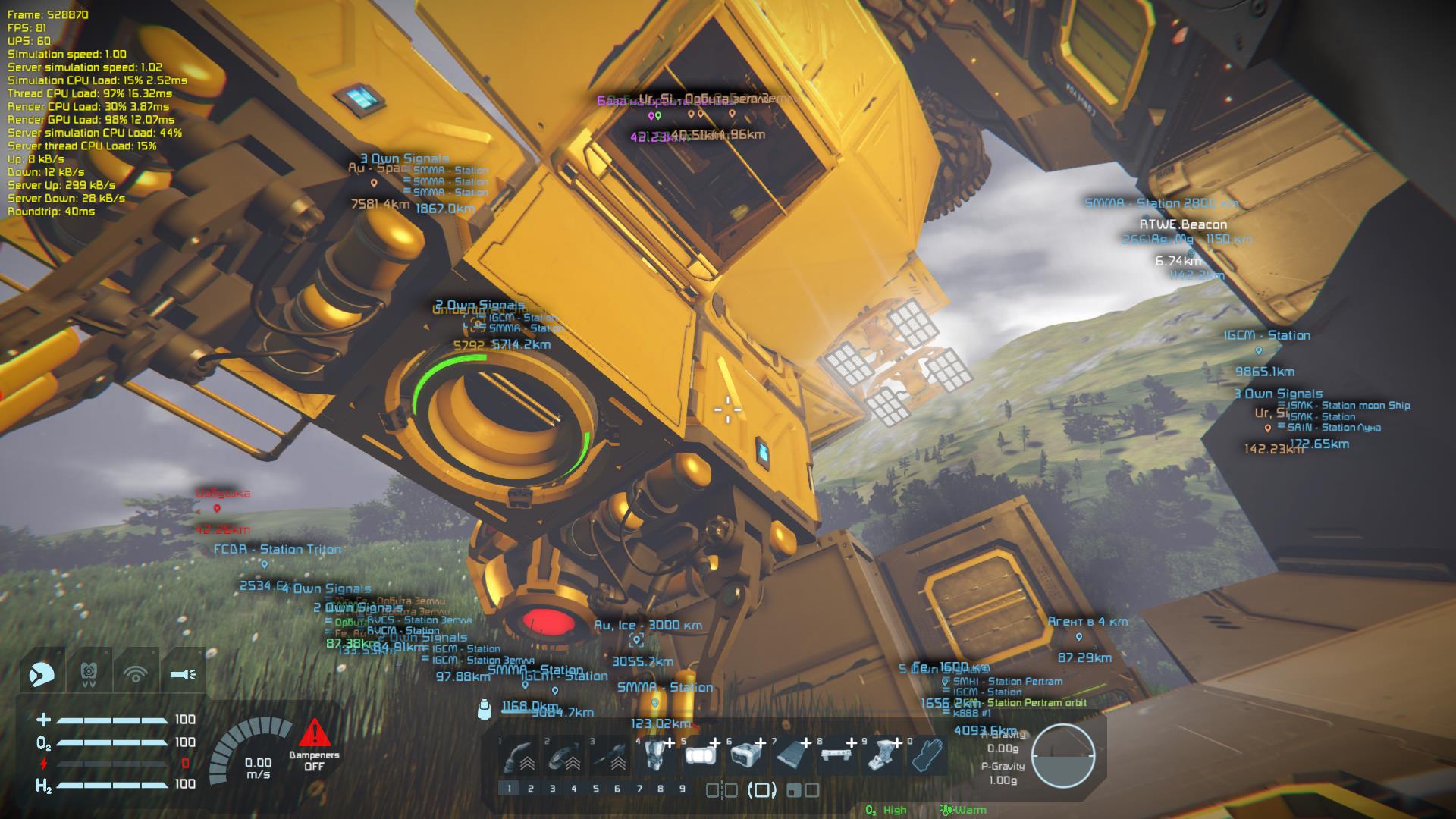Switch to toolbar page 2
Screen dimensions: 1456x819
[x=531, y=789]
